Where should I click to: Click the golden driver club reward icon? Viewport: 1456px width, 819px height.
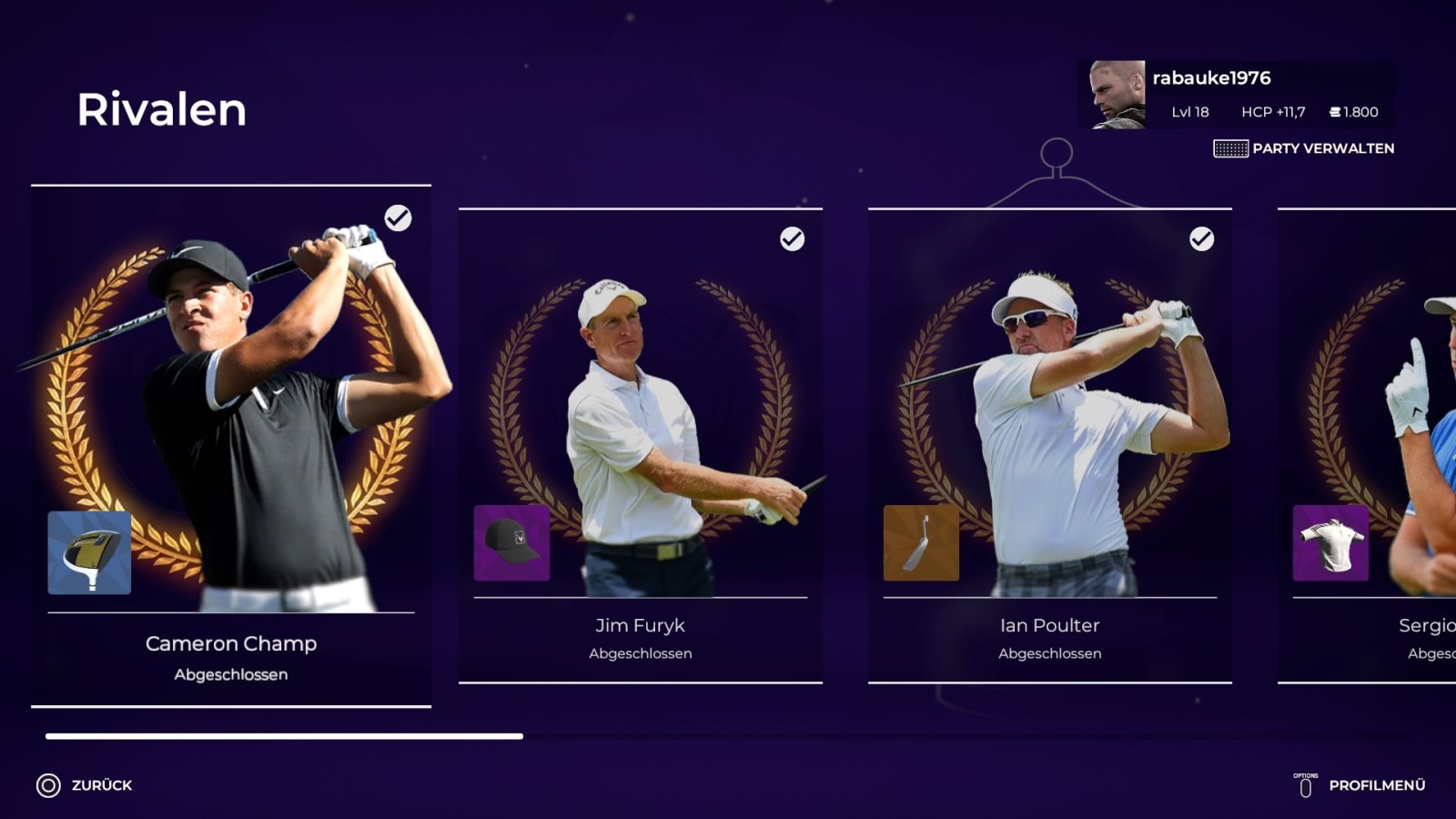(89, 552)
